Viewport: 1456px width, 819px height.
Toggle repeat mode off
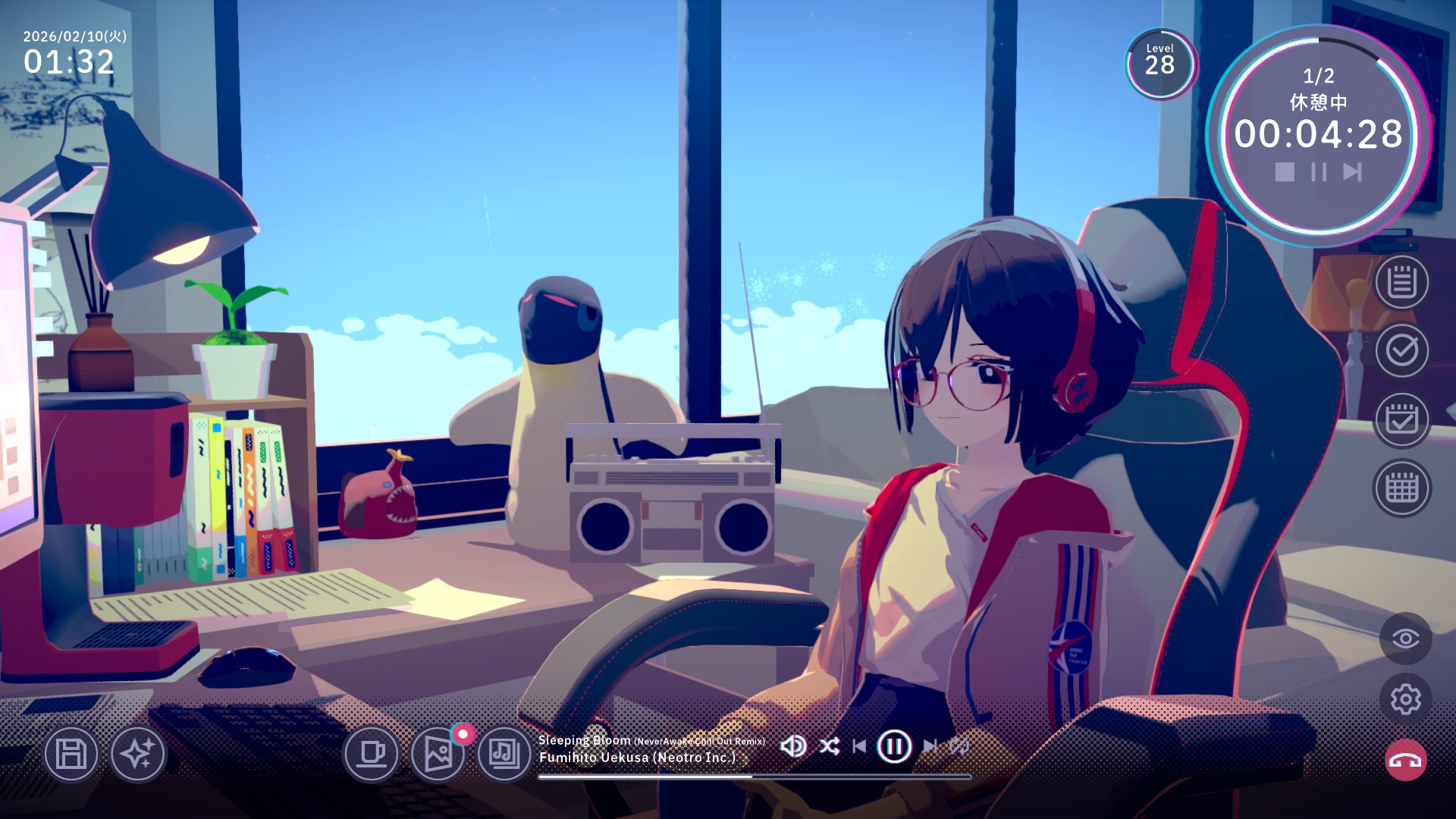click(x=960, y=746)
